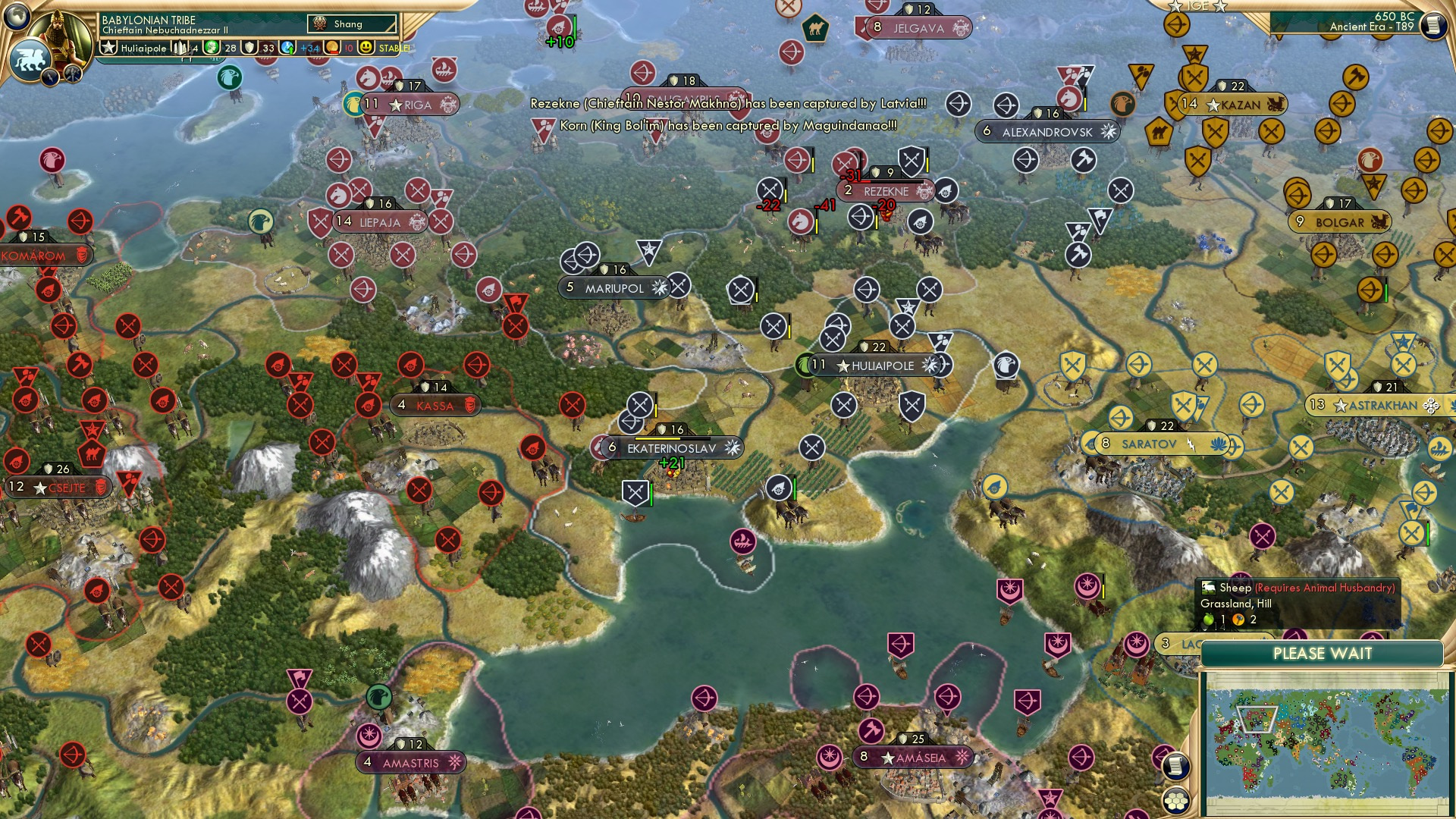Image resolution: width=1456 pixels, height=819 pixels.
Task: Toggle the IGE editor star at screen top
Action: tap(1174, 6)
